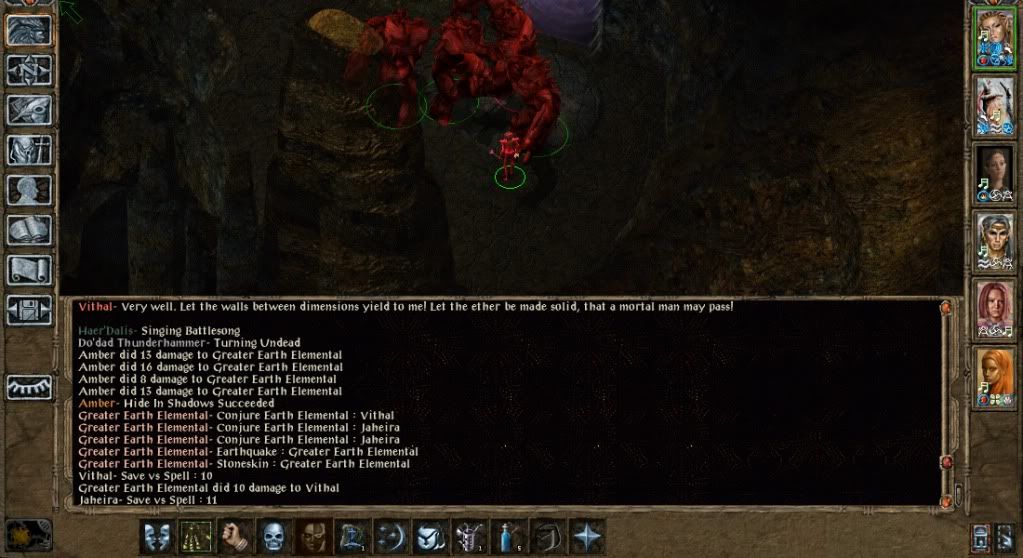Activate the skull action button

[x=272, y=536]
